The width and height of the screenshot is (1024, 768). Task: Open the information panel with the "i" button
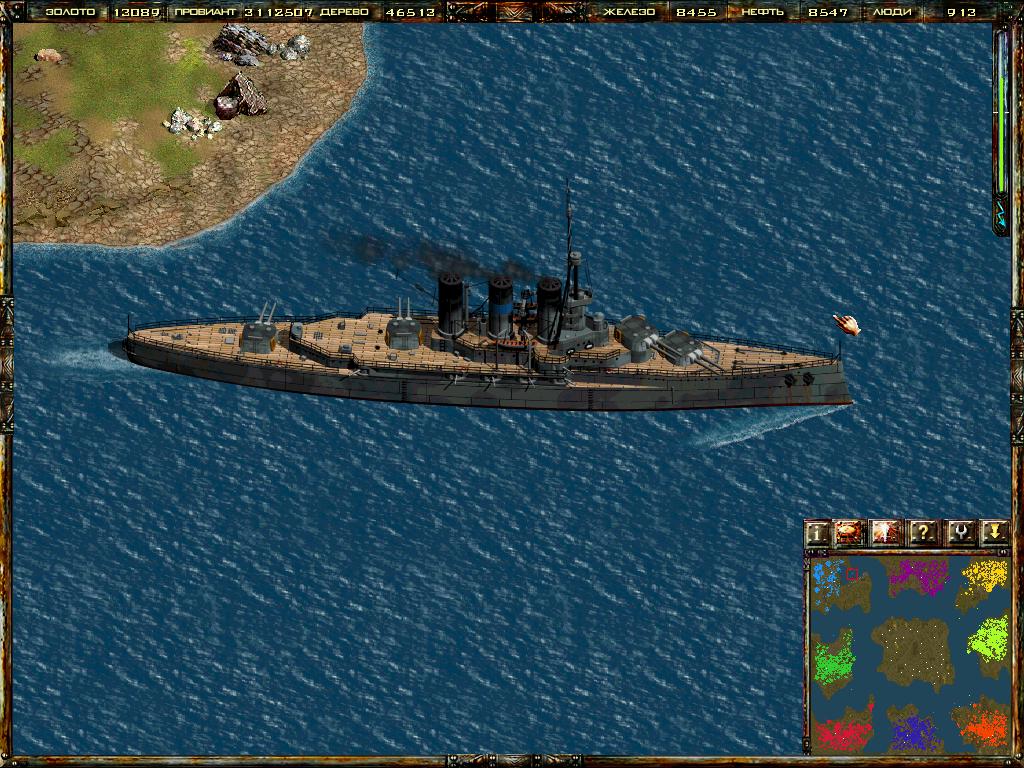819,533
